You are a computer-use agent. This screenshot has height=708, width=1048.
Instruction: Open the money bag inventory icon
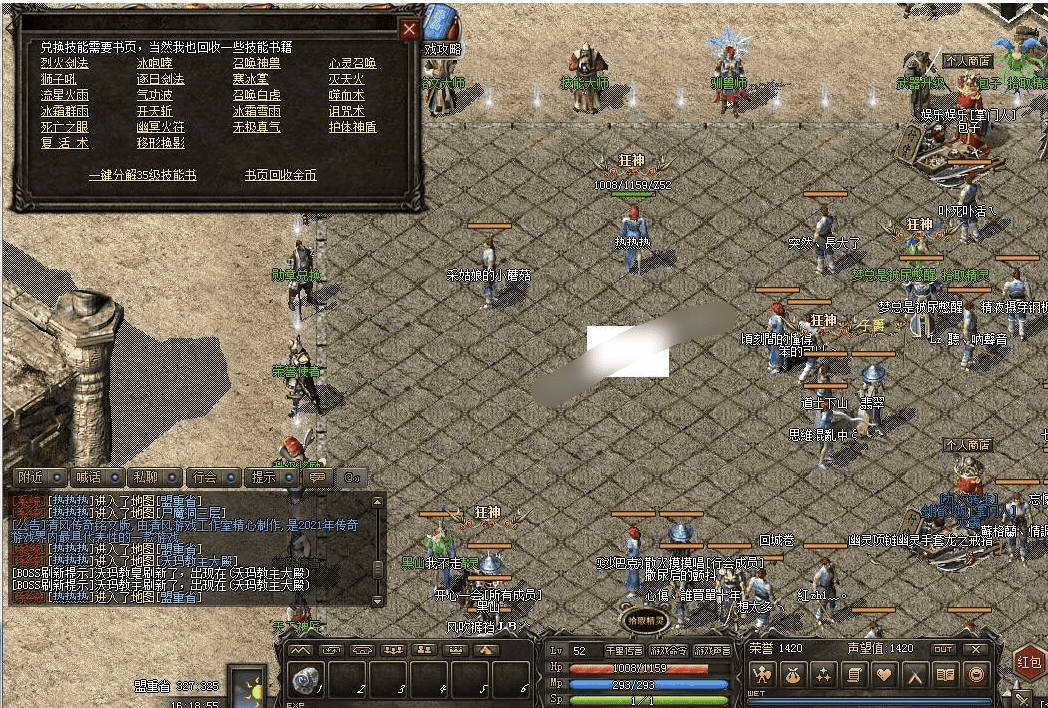[792, 675]
